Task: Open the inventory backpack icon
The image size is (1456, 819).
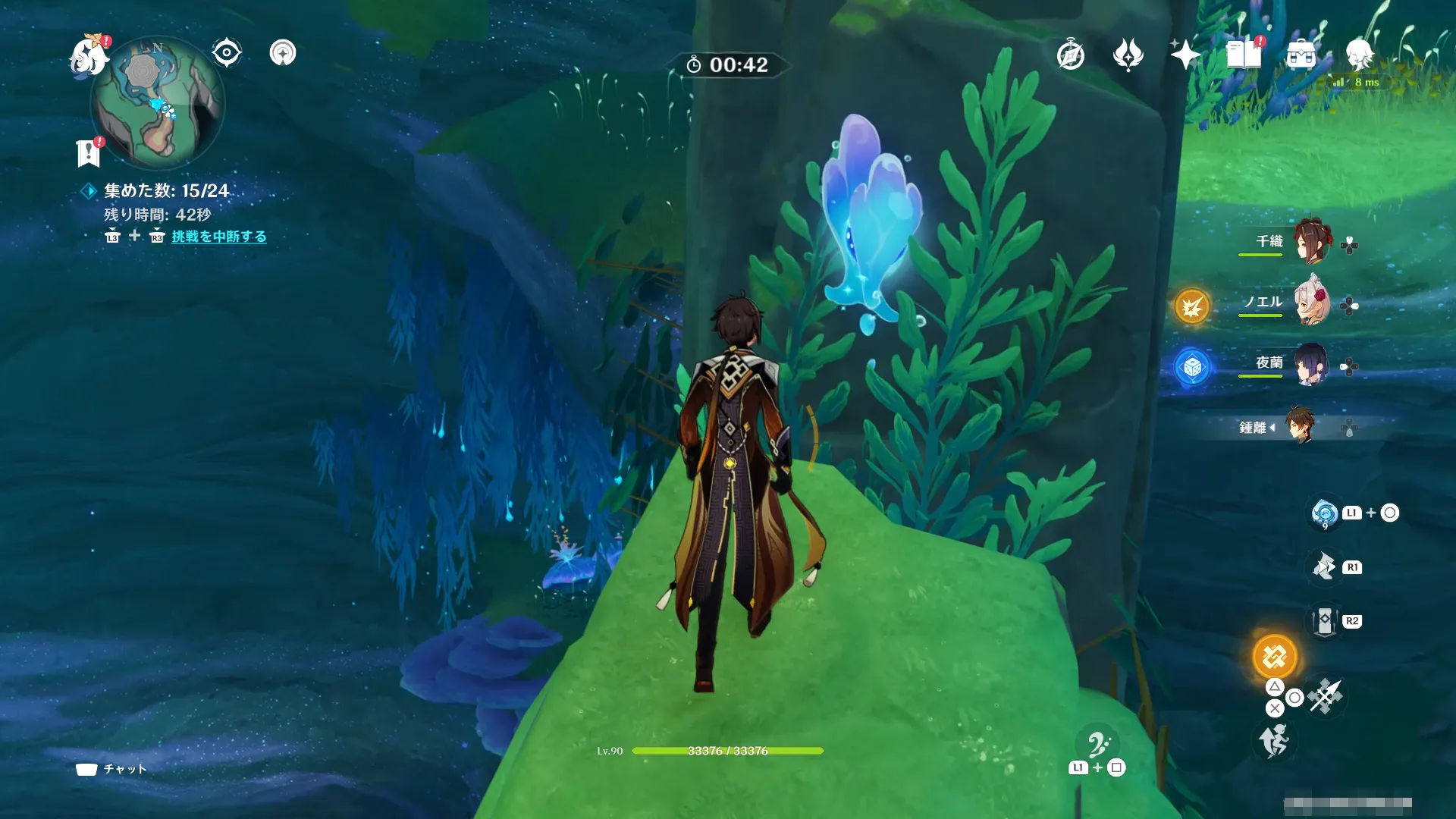Action: coord(1301,55)
